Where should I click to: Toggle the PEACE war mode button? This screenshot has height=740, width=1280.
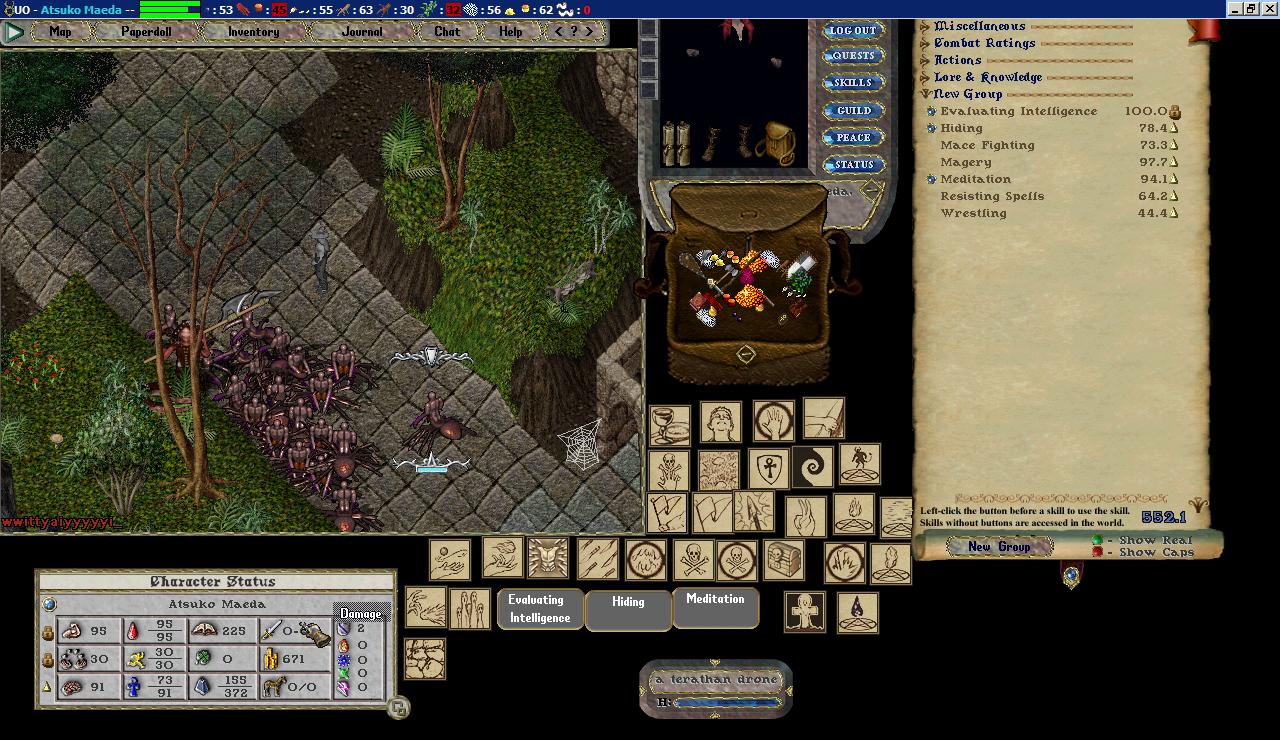click(853, 138)
